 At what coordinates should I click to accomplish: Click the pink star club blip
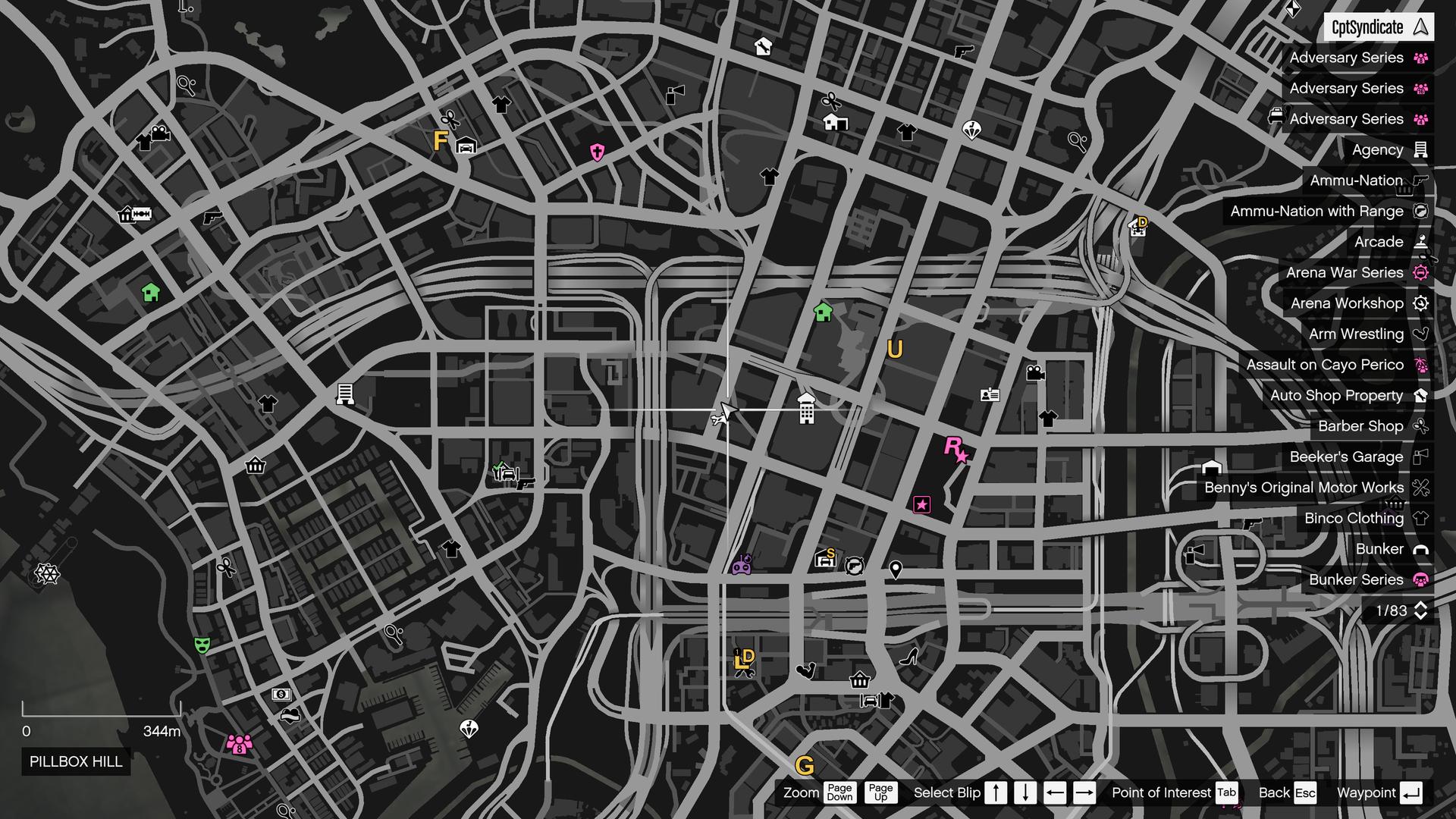tap(921, 504)
